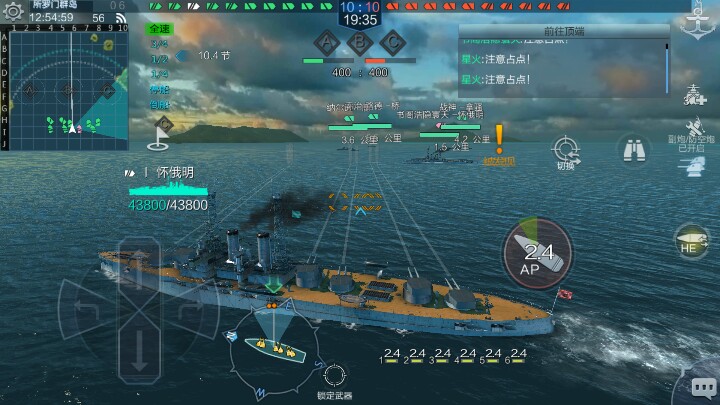
Task: Jump to chat top via 前往顶端
Action: click(566, 32)
